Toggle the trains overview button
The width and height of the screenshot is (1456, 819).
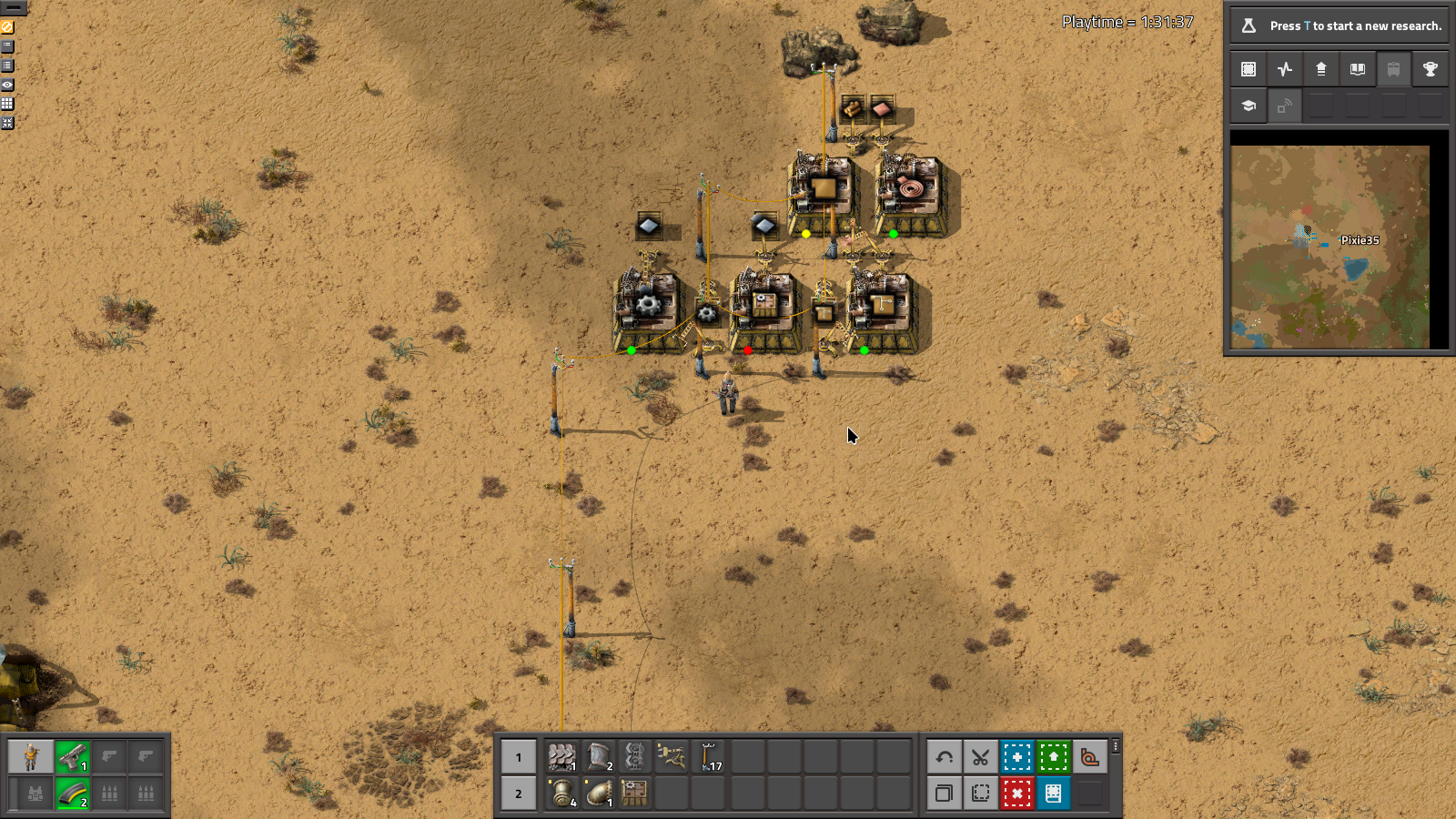click(1393, 68)
